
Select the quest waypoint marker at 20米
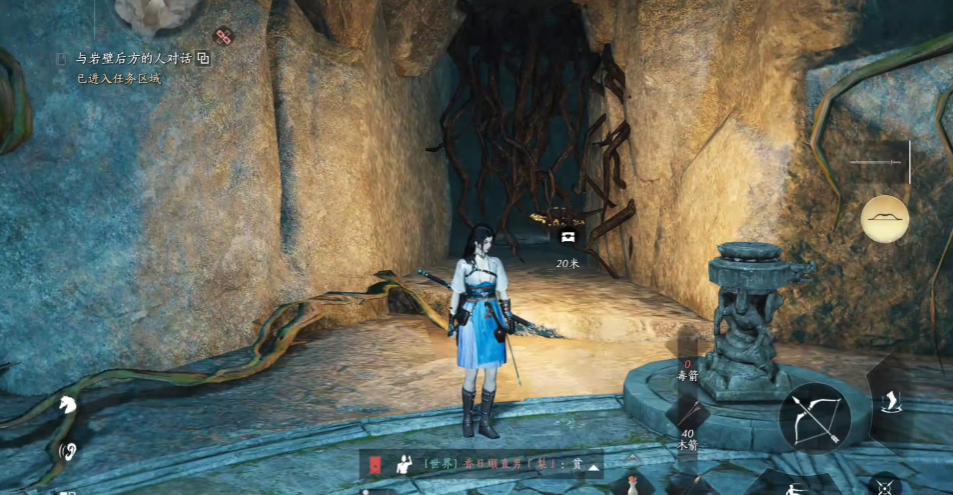568,236
